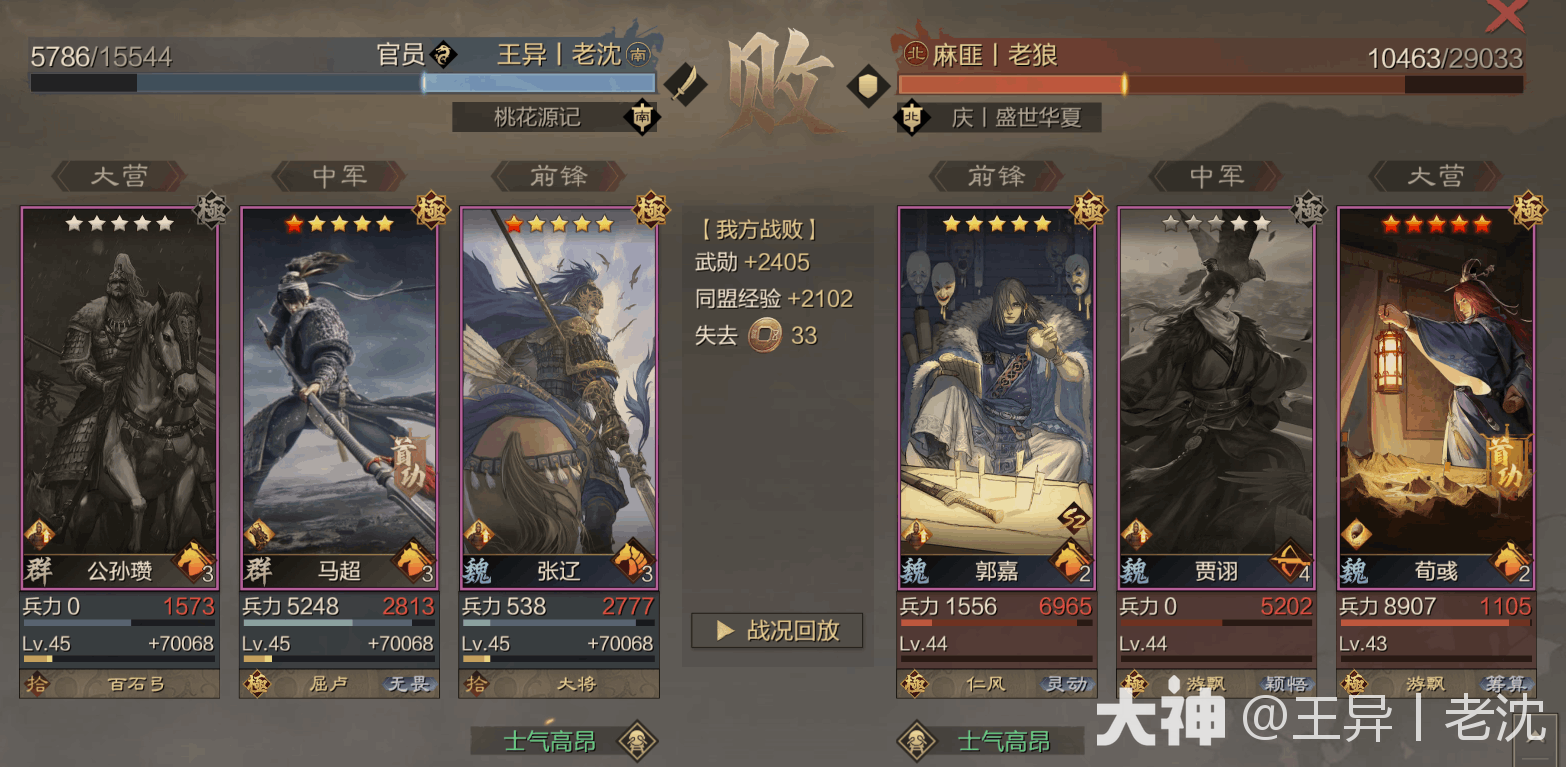Screen dimensions: 1566x767
Task: Select the enemy 前锋 tab
Action: click(995, 175)
